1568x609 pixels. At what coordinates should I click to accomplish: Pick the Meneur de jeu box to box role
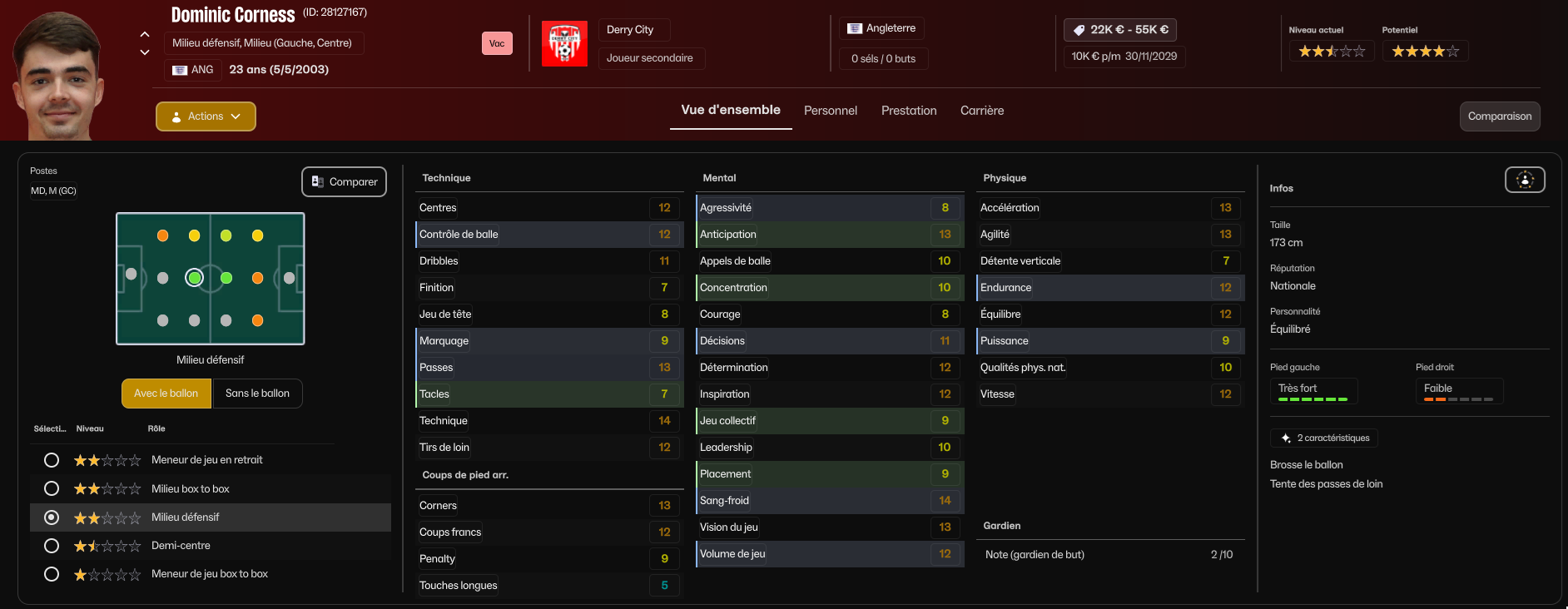tap(52, 574)
